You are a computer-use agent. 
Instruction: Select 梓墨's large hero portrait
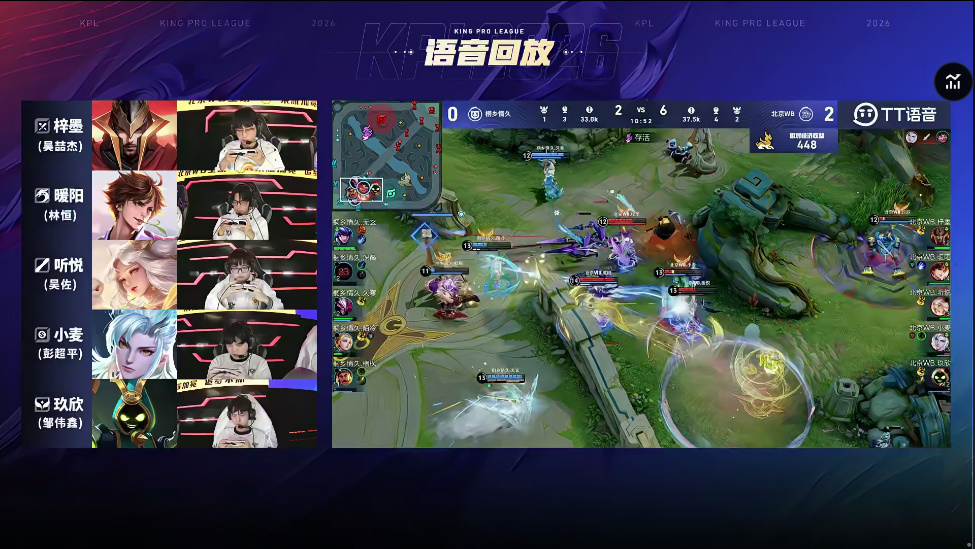134,134
